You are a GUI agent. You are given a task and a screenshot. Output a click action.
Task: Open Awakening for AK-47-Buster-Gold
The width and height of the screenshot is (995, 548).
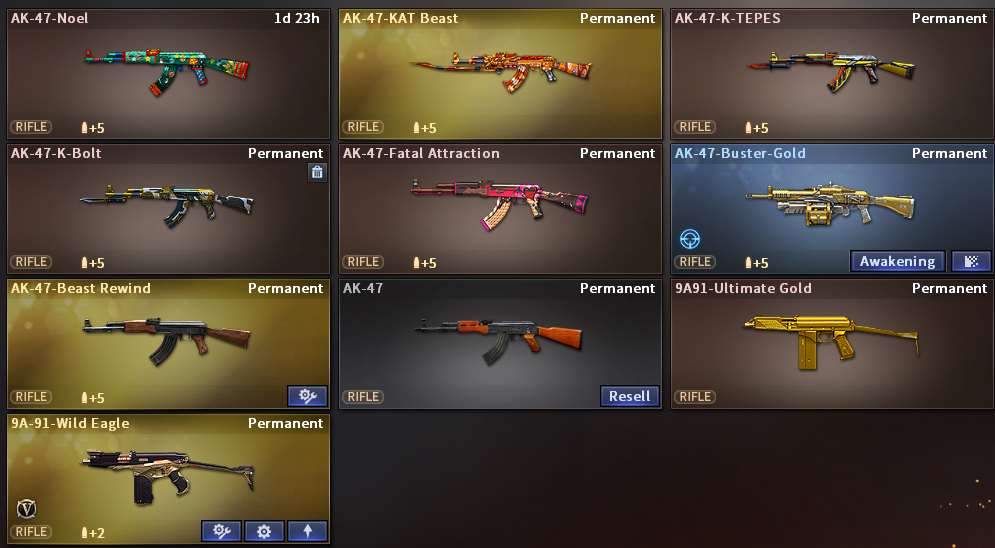pos(897,261)
